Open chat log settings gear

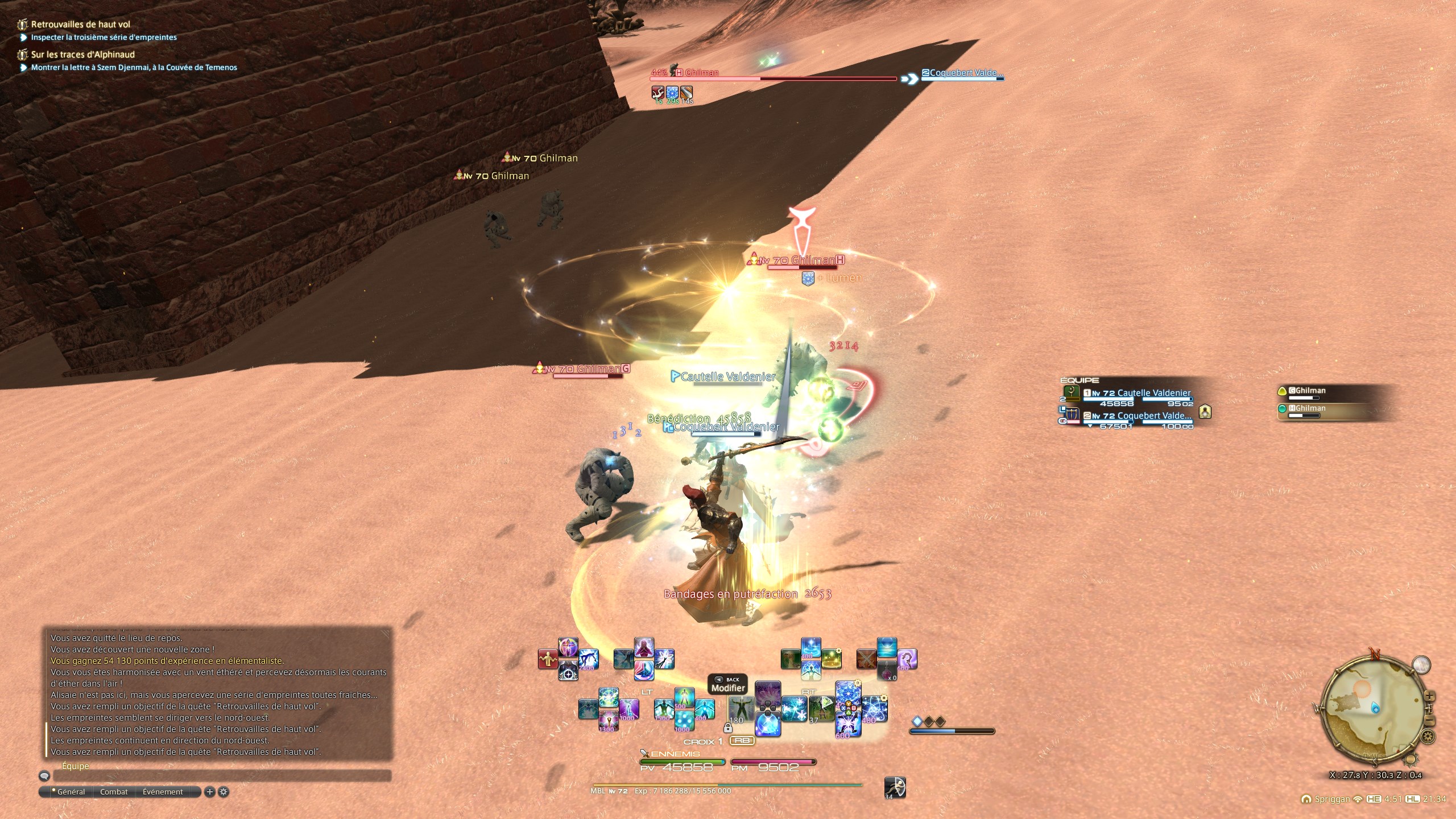click(224, 792)
